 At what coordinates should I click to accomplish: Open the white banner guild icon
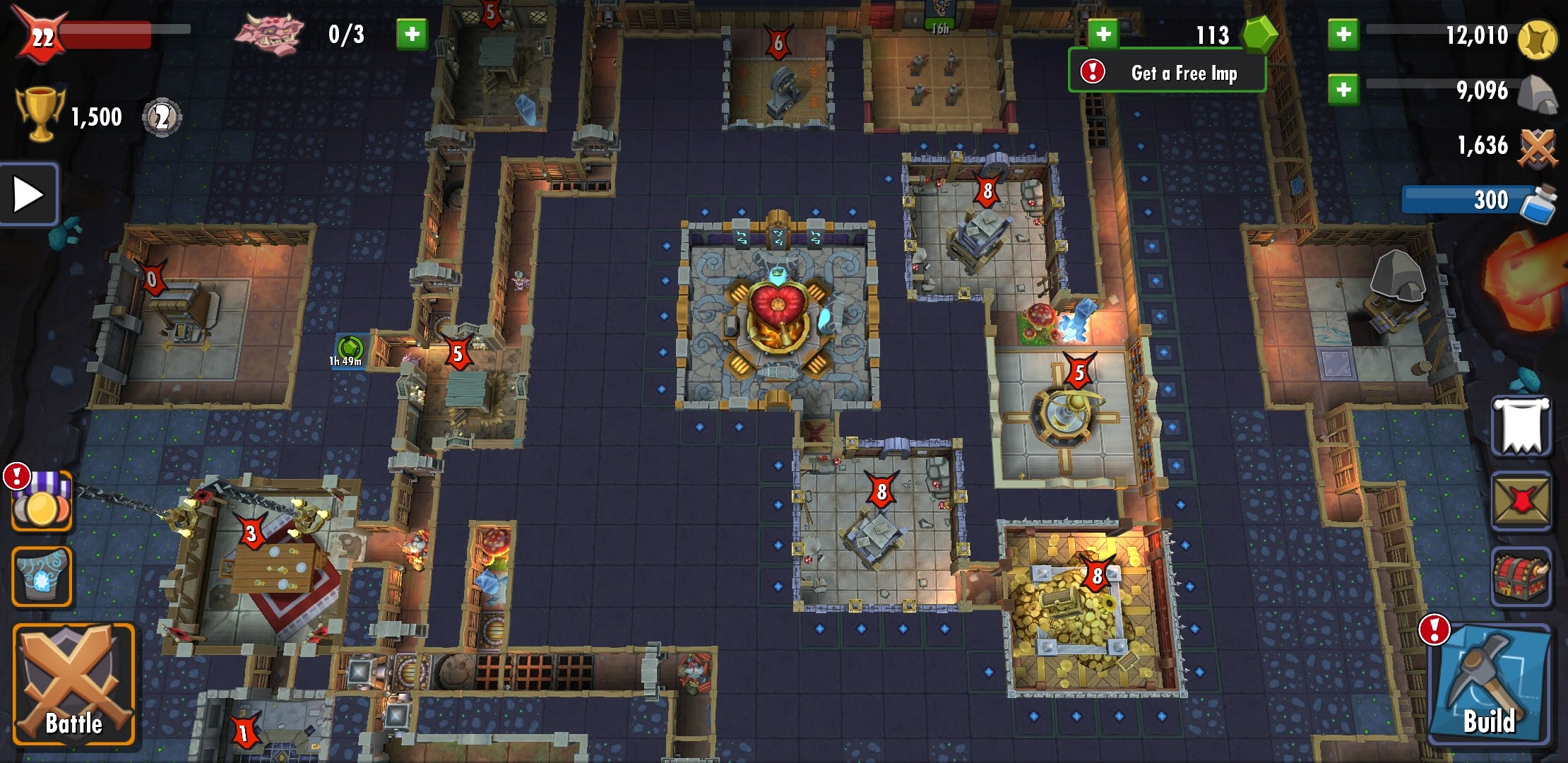pos(1521,426)
